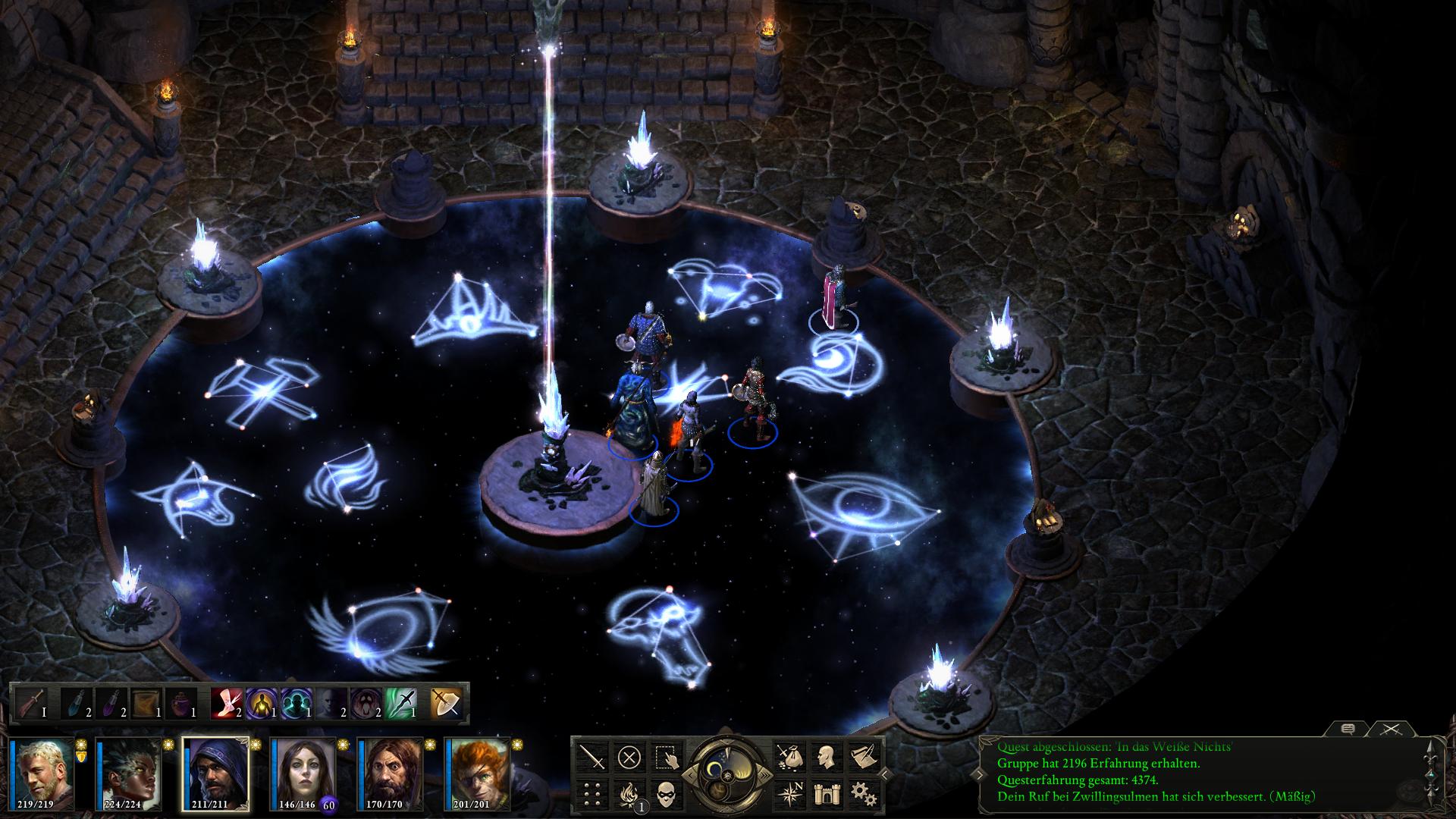1456x819 pixels.
Task: Open the stronghold castle screen
Action: coord(827,793)
